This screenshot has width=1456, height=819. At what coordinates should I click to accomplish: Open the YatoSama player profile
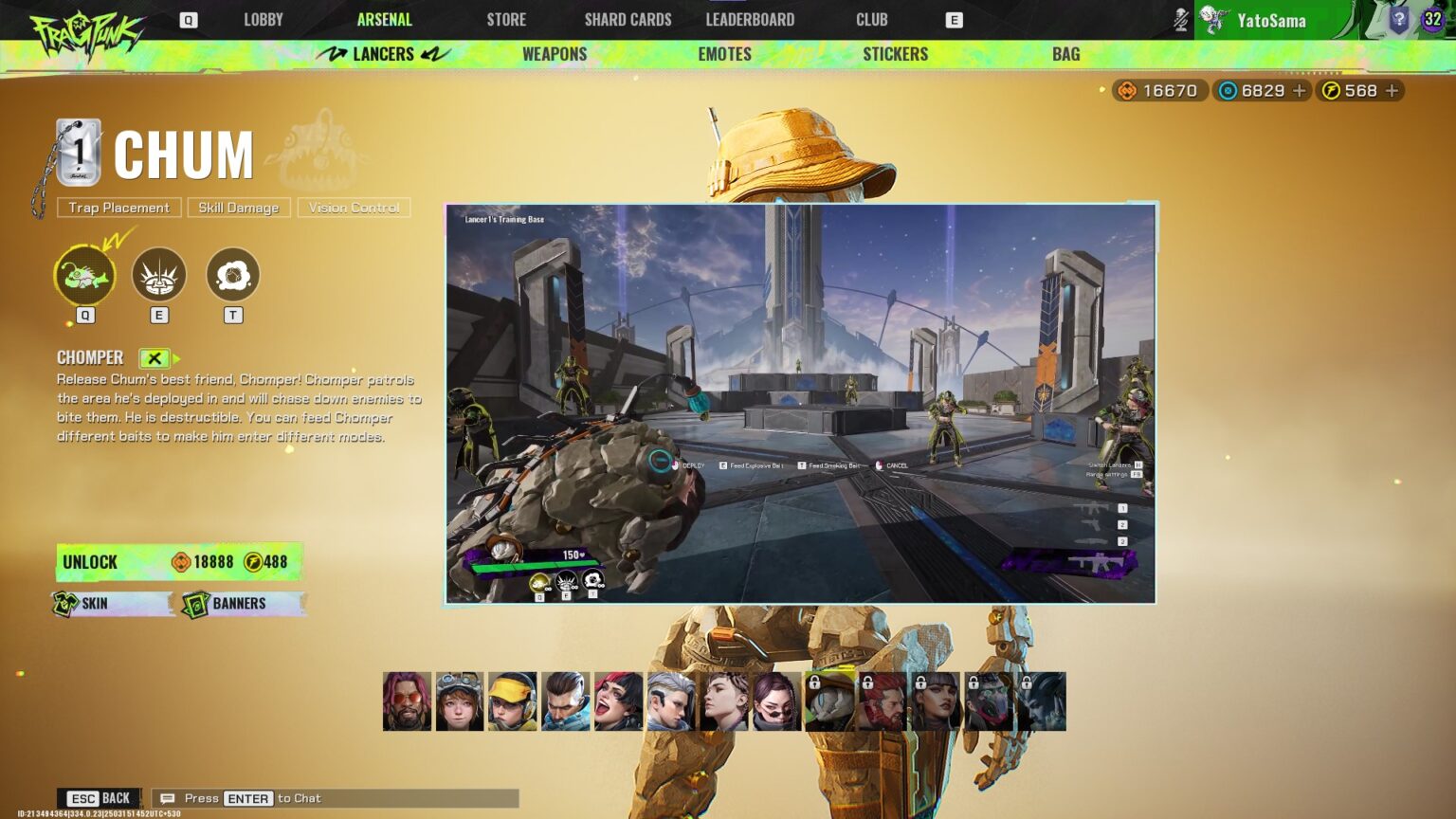1270,20
